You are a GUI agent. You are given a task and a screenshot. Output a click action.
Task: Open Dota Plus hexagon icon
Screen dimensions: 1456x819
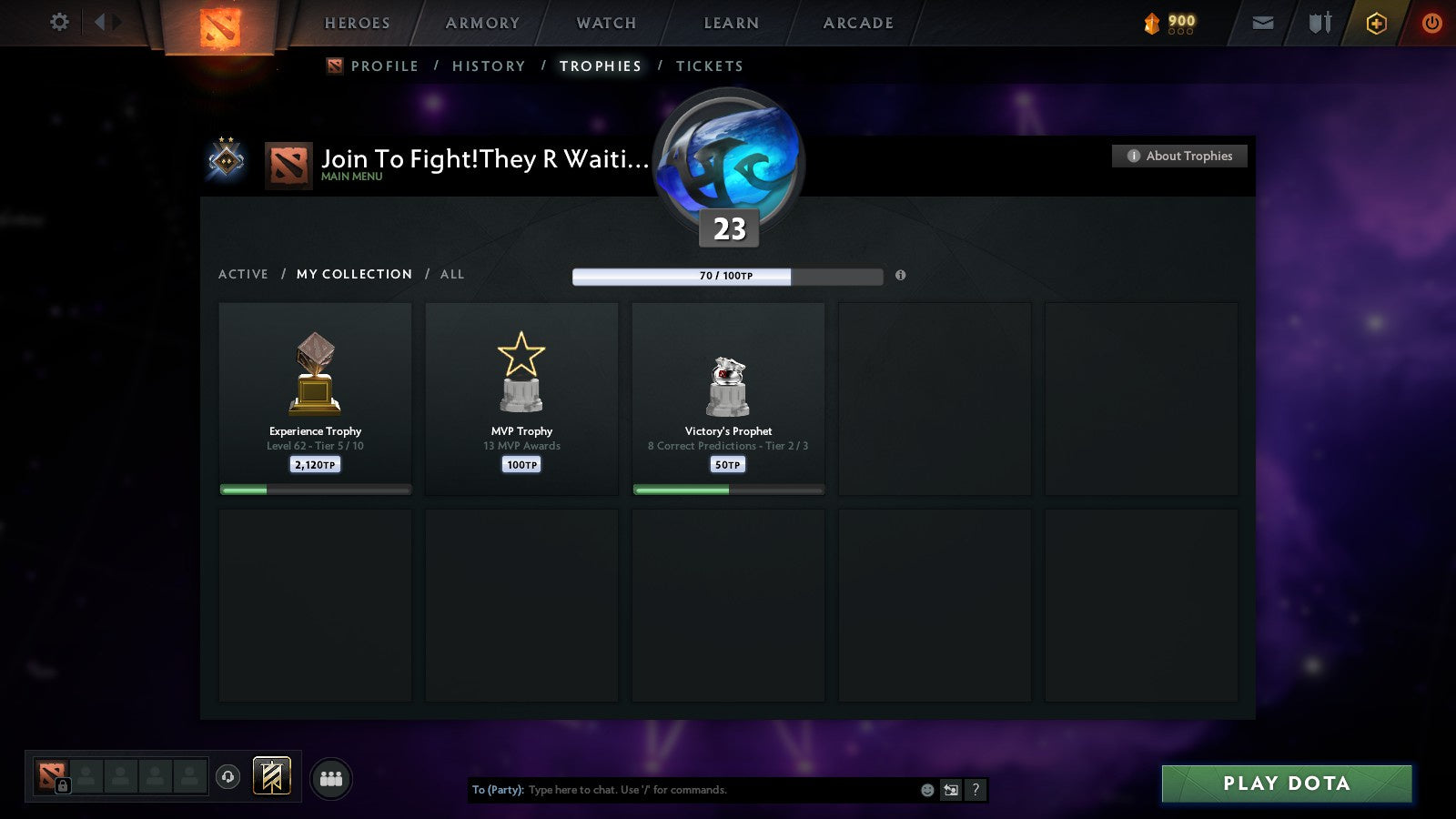[x=1377, y=23]
